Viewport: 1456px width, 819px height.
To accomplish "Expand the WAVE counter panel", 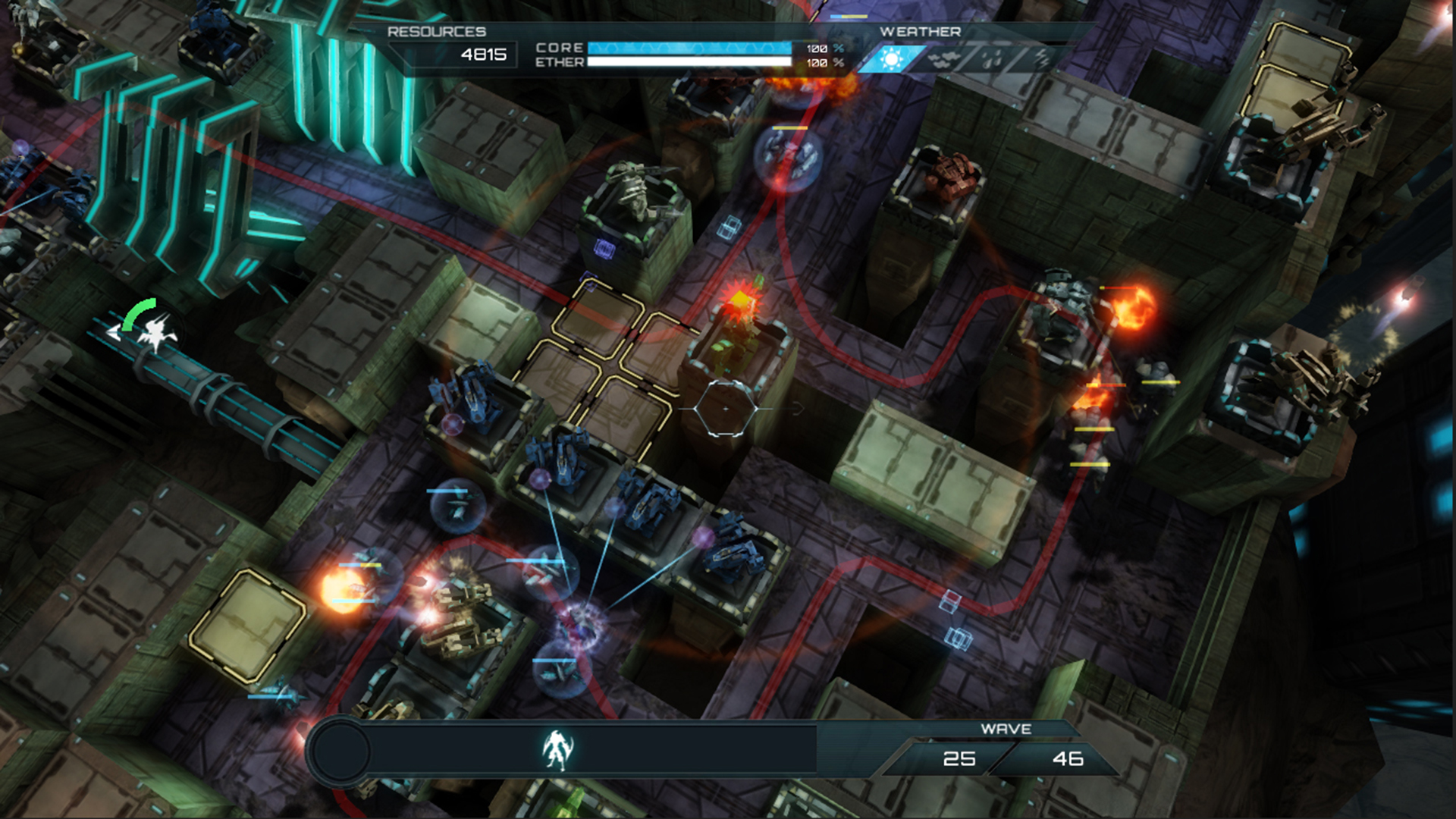I will pos(1006,729).
